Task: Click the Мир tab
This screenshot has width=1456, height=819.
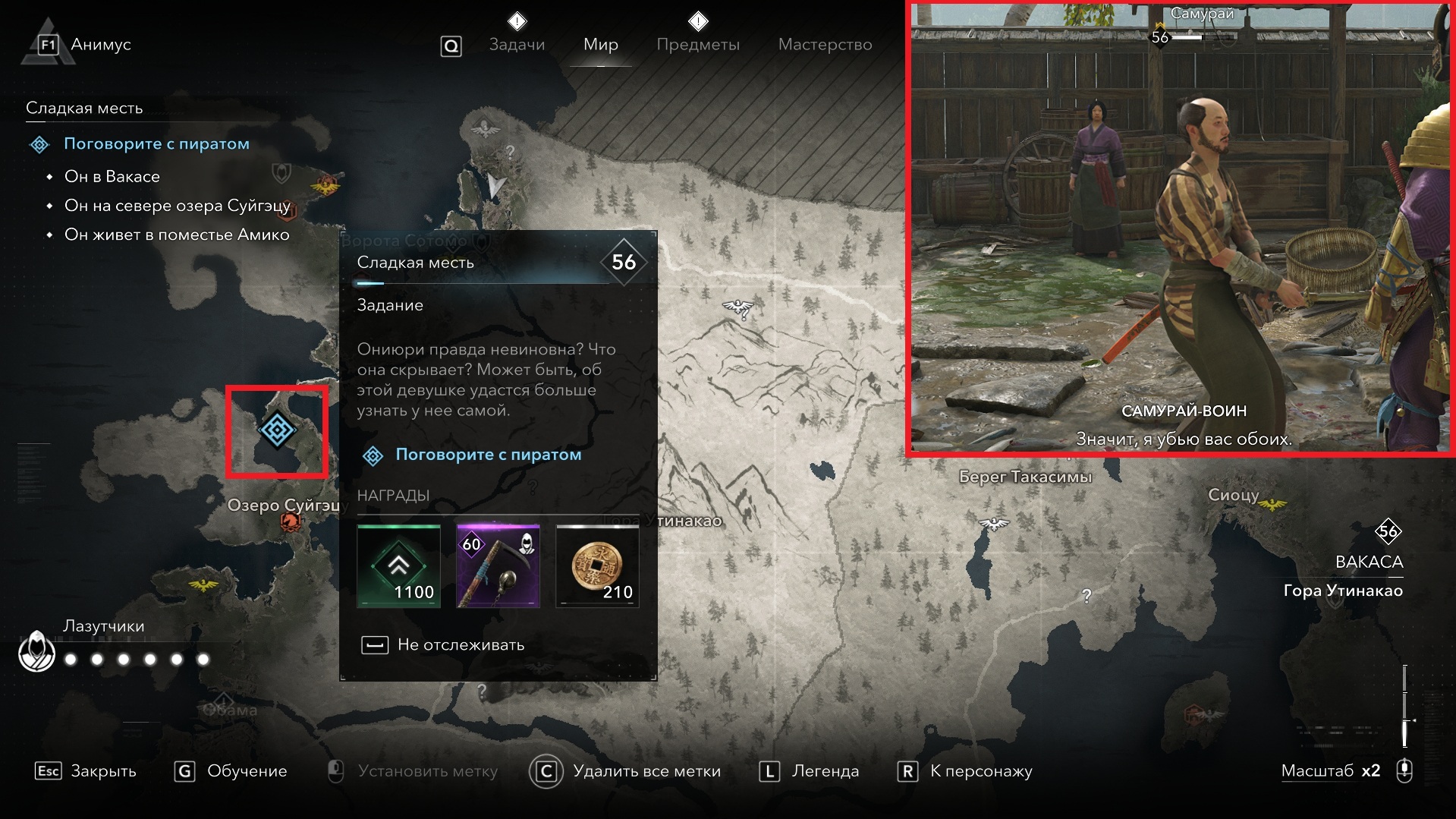Action: click(600, 45)
